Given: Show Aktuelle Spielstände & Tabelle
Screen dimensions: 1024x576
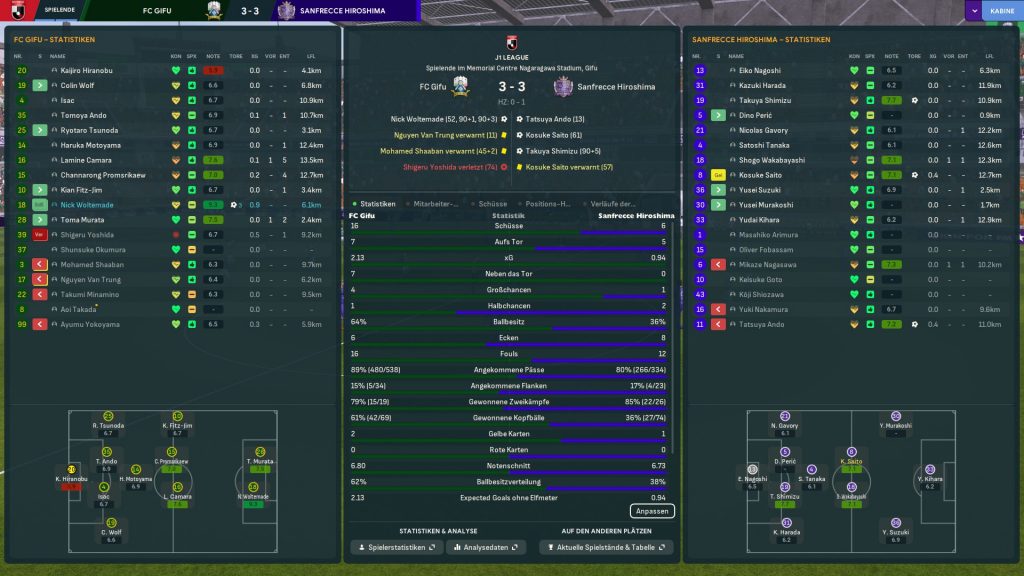Looking at the screenshot, I should coord(605,547).
